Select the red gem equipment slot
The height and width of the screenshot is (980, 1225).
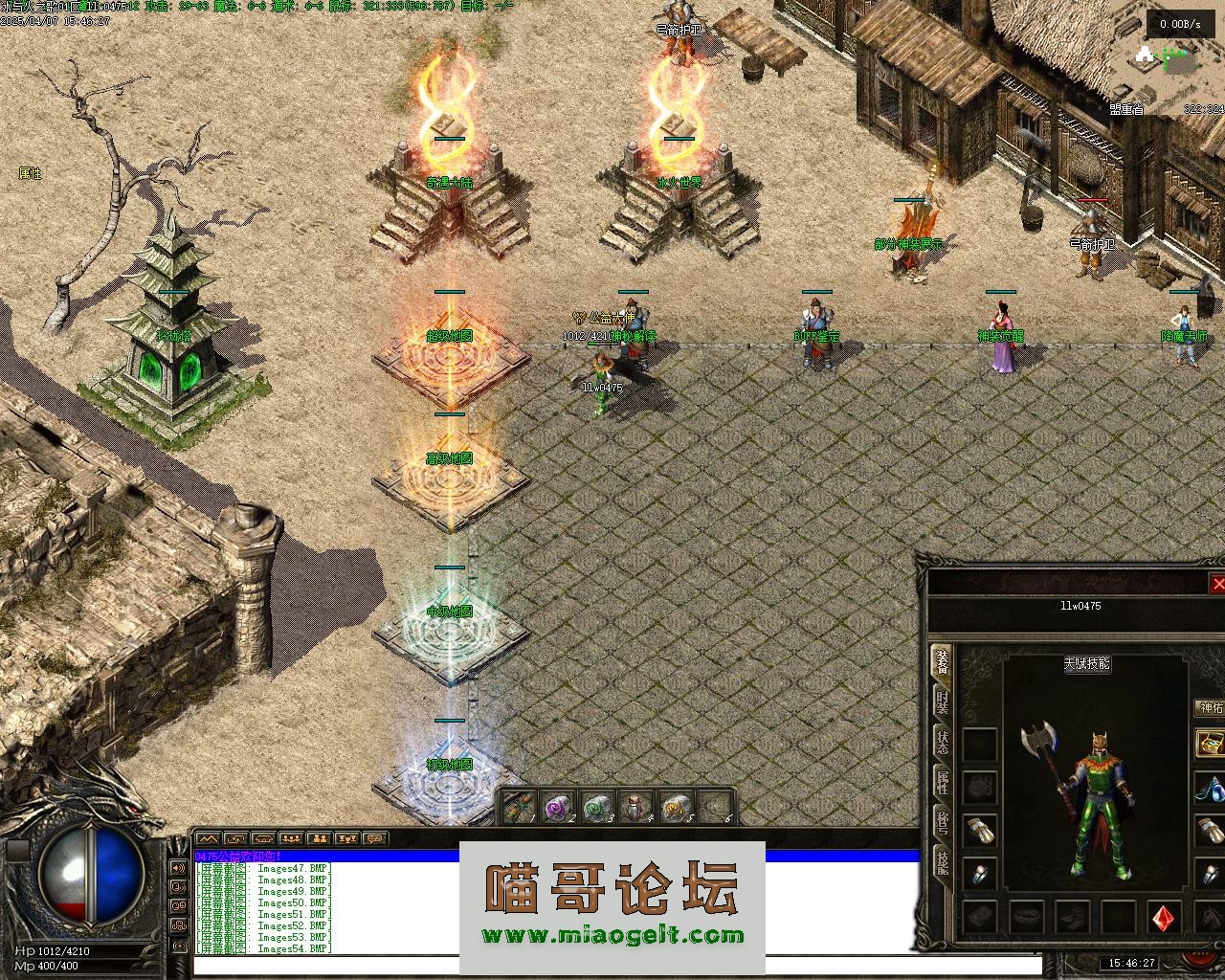pos(1165,918)
